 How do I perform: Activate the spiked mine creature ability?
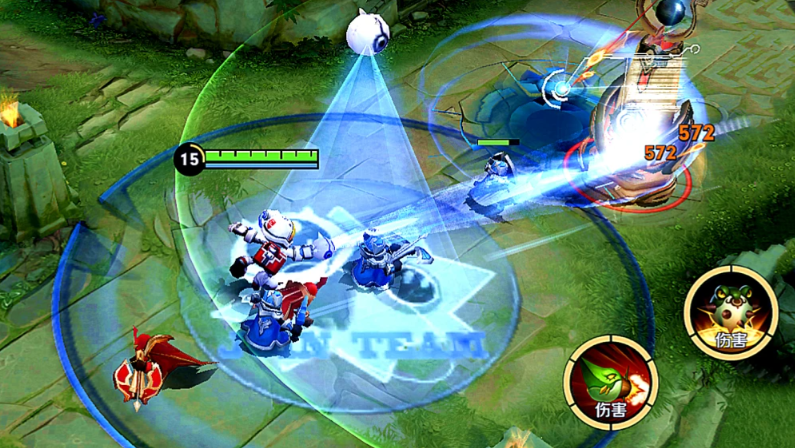pyautogui.click(x=730, y=312)
